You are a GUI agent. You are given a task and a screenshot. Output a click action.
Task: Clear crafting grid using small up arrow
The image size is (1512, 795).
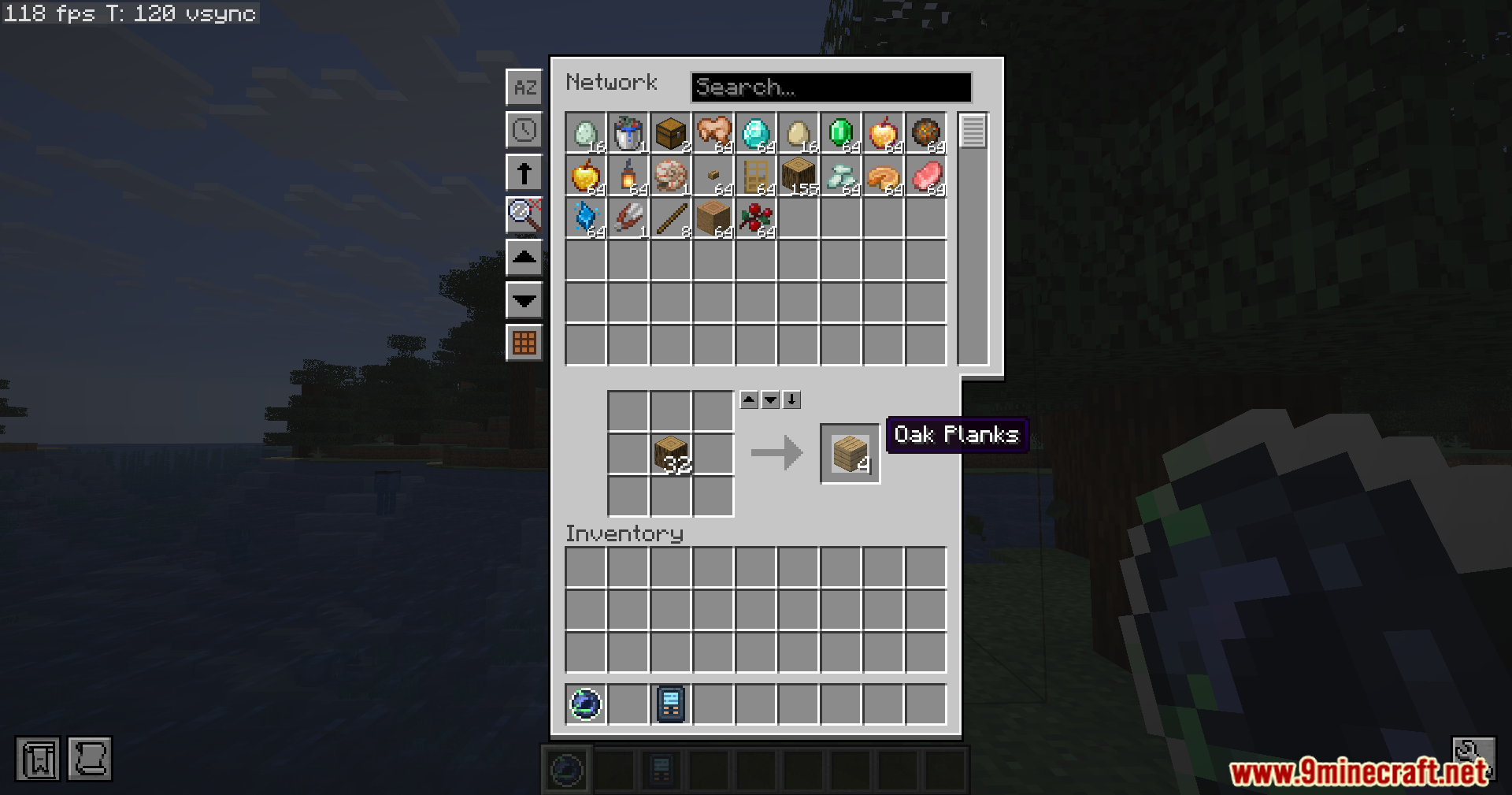(x=748, y=399)
